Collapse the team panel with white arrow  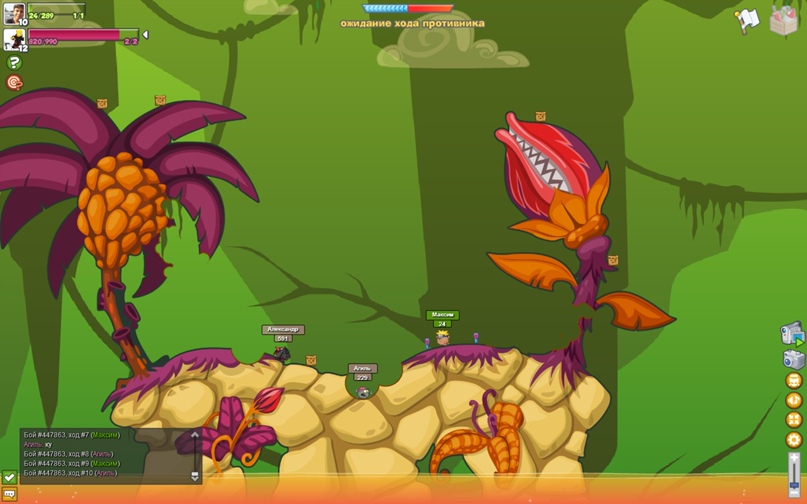(146, 35)
